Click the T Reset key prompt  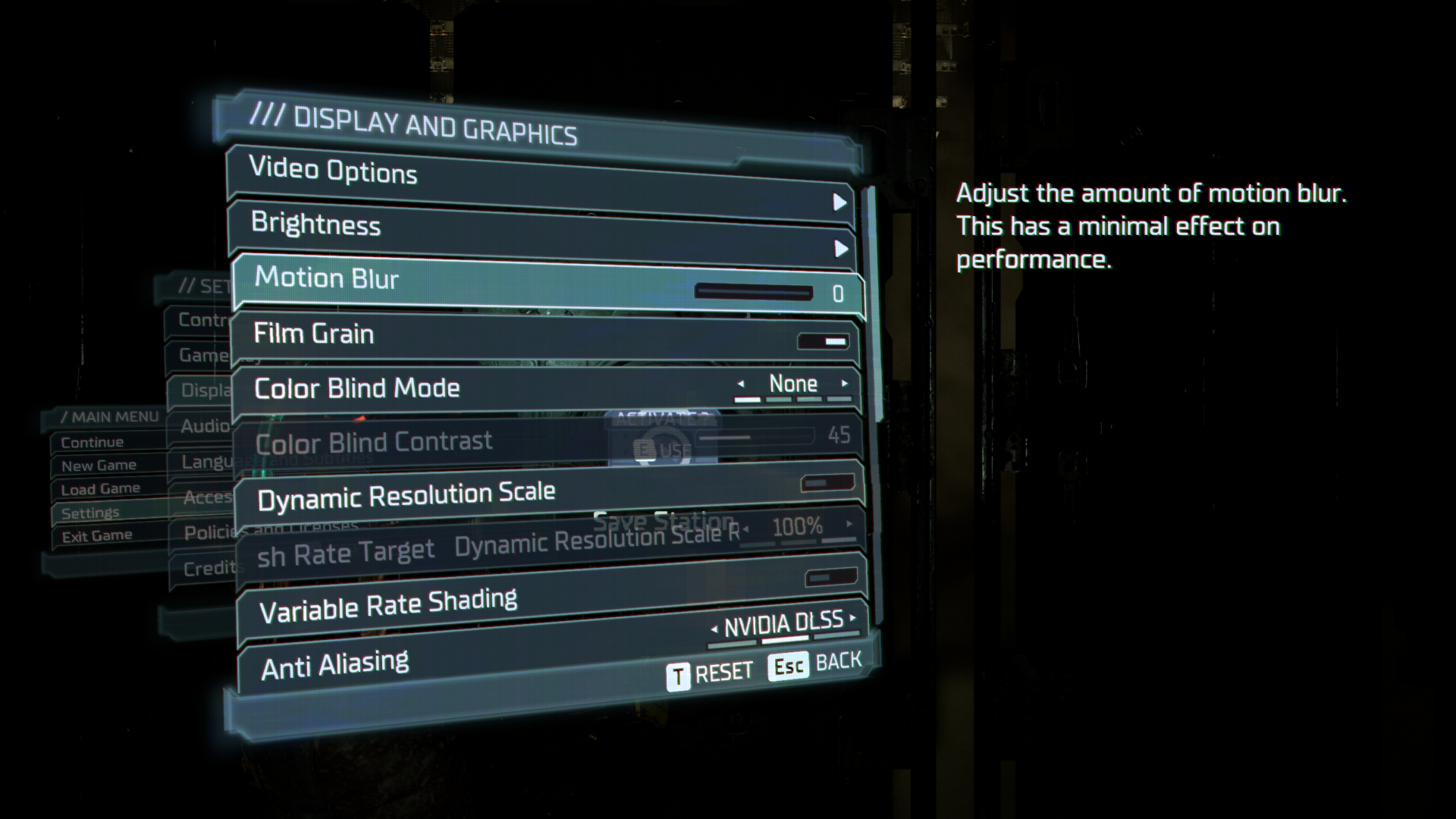[x=711, y=670]
